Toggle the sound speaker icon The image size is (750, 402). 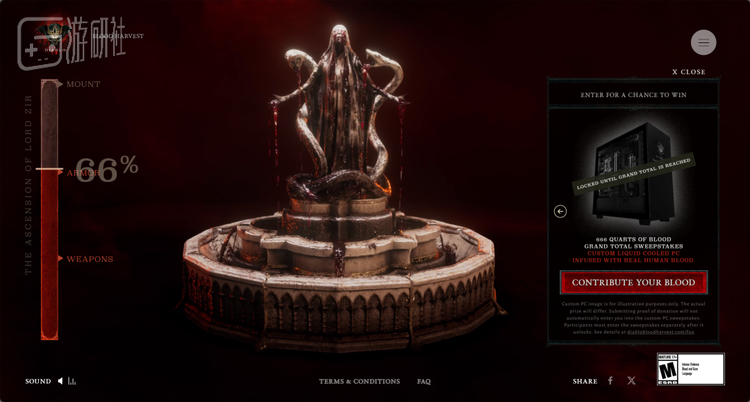[60, 381]
